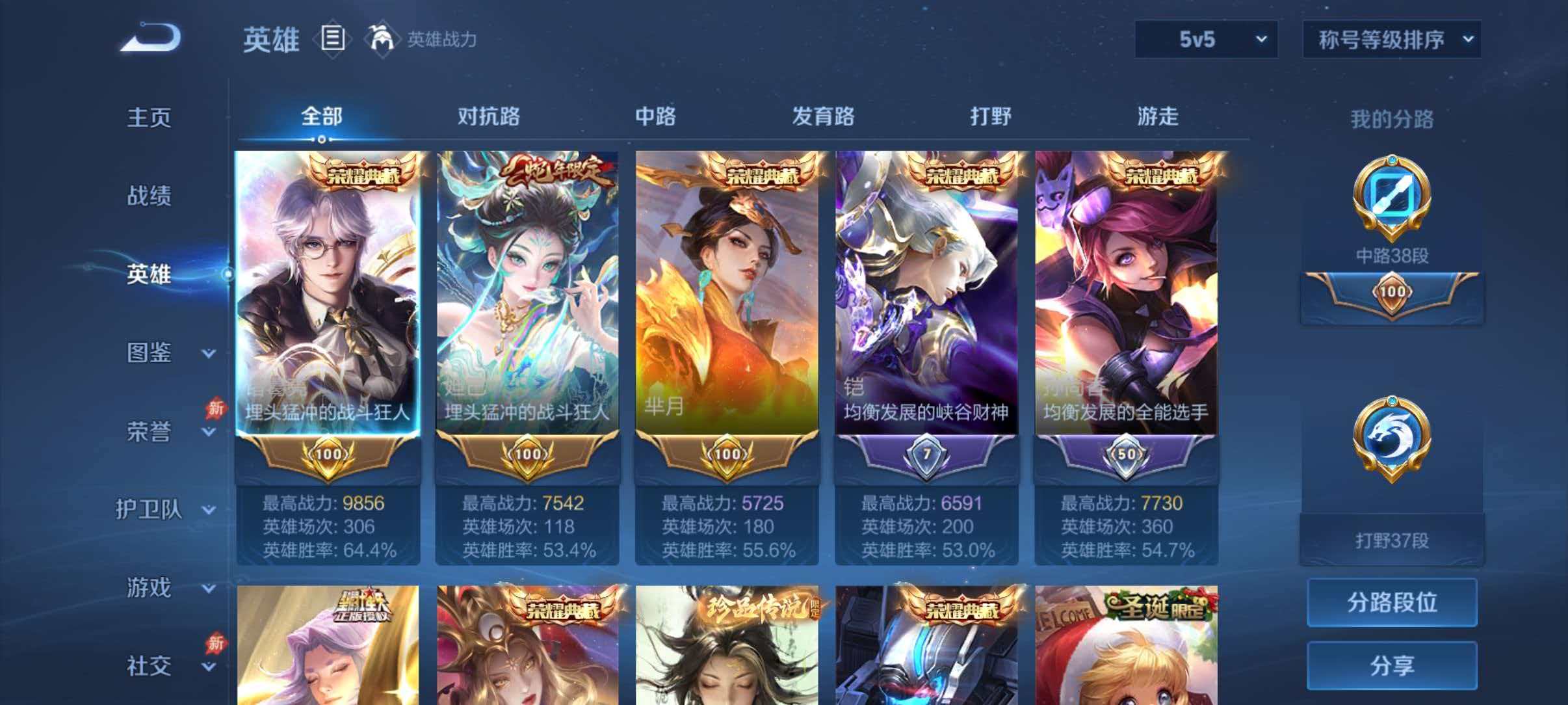The width and height of the screenshot is (1568, 705).
Task: Click the rank shield showing 100 under 中路38段
Action: (1390, 293)
